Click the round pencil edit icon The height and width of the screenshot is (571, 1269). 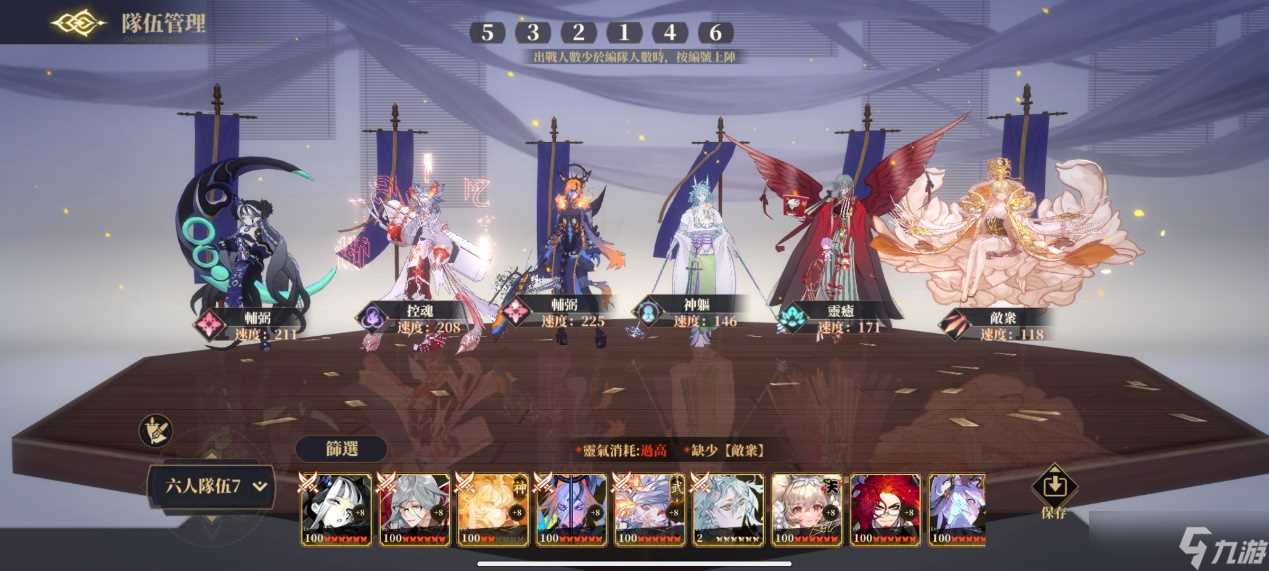[x=155, y=431]
